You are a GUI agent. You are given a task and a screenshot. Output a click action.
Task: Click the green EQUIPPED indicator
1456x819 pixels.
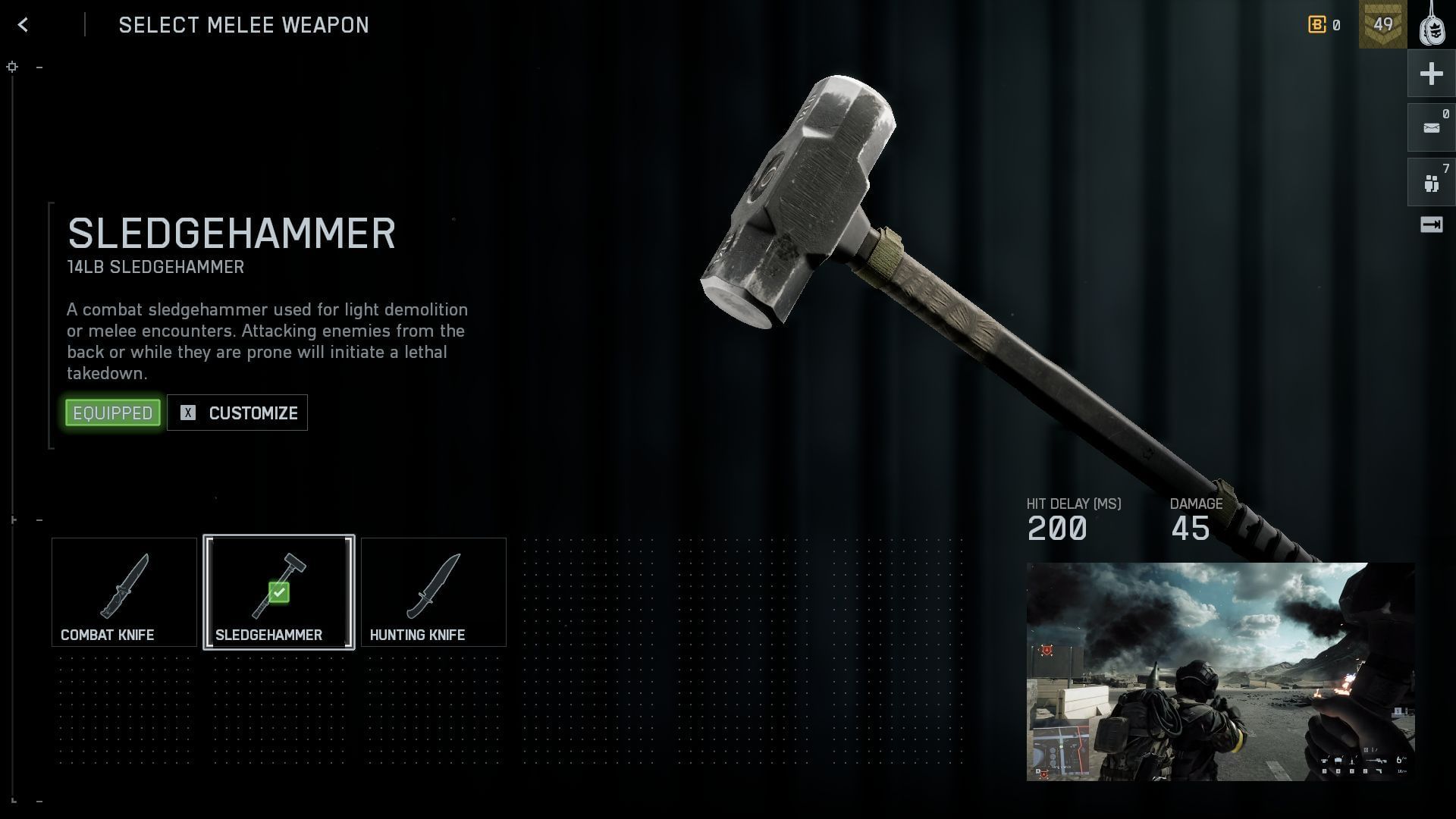[x=112, y=413]
